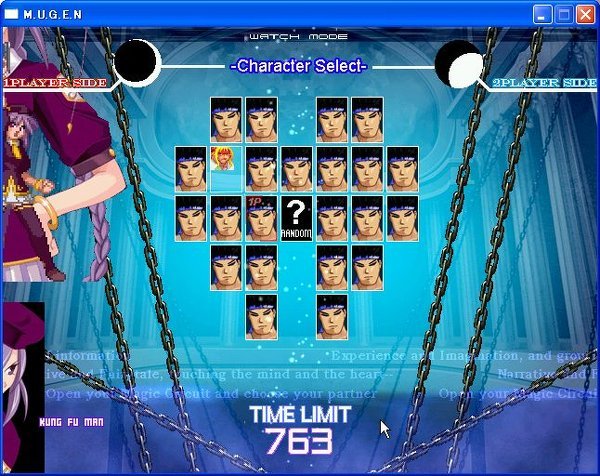Minimize the M.U.G.E.N window
The image size is (600, 476).
pos(543,14)
